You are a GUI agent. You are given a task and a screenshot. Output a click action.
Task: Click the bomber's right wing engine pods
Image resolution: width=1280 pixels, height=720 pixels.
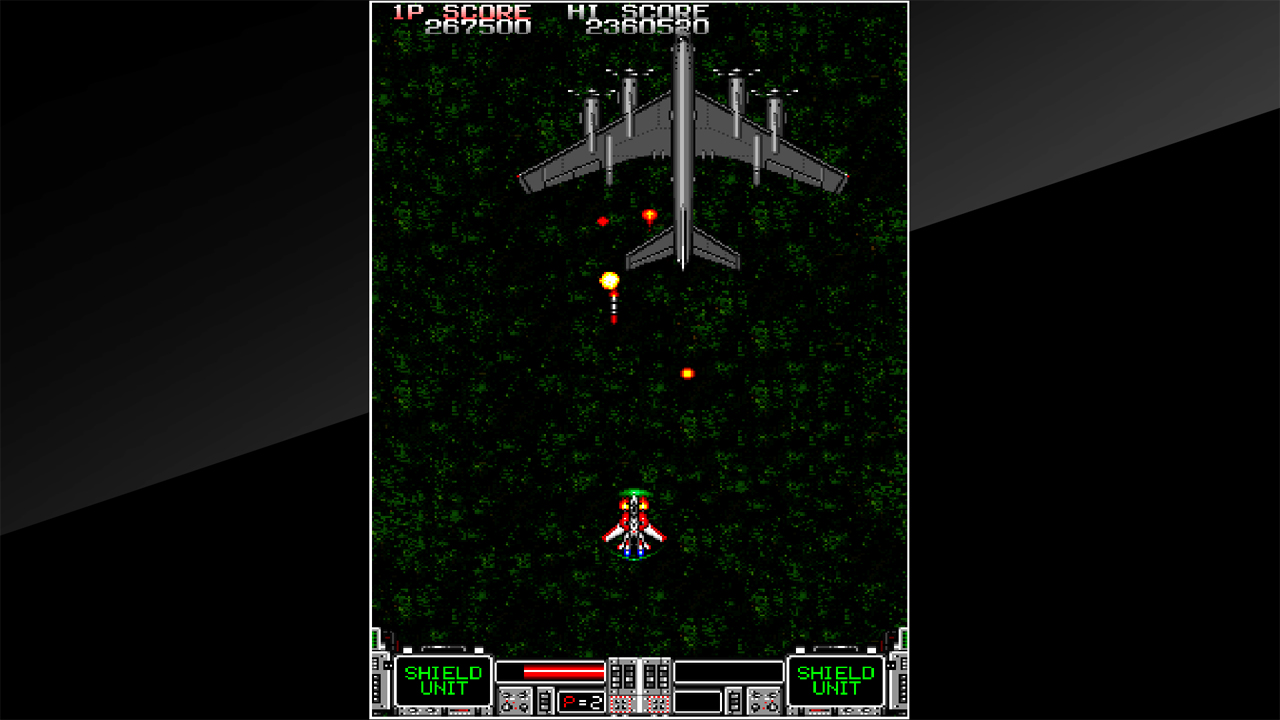(x=757, y=105)
